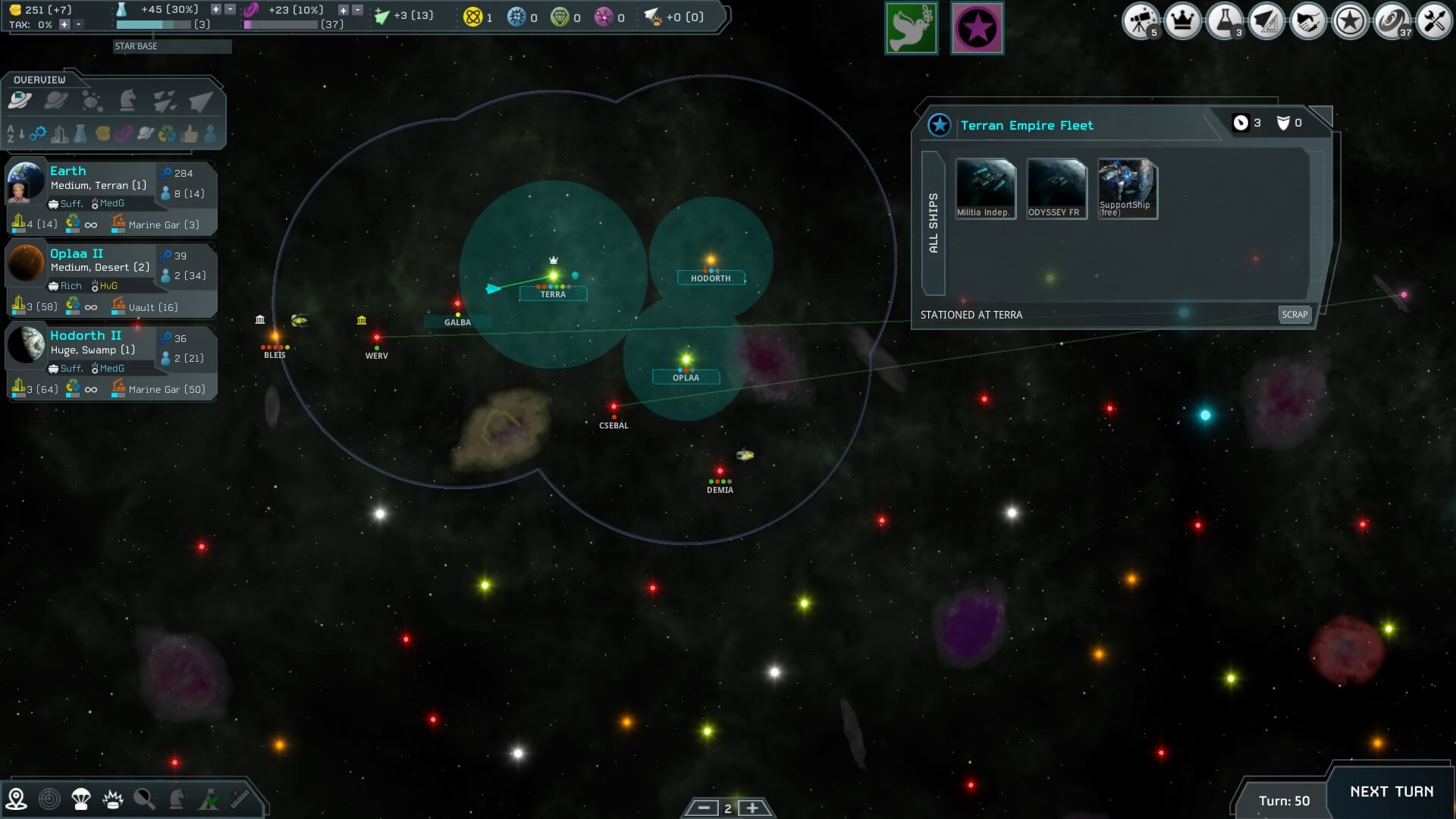
Task: Zoom out the galaxy map with minus
Action: (x=703, y=808)
